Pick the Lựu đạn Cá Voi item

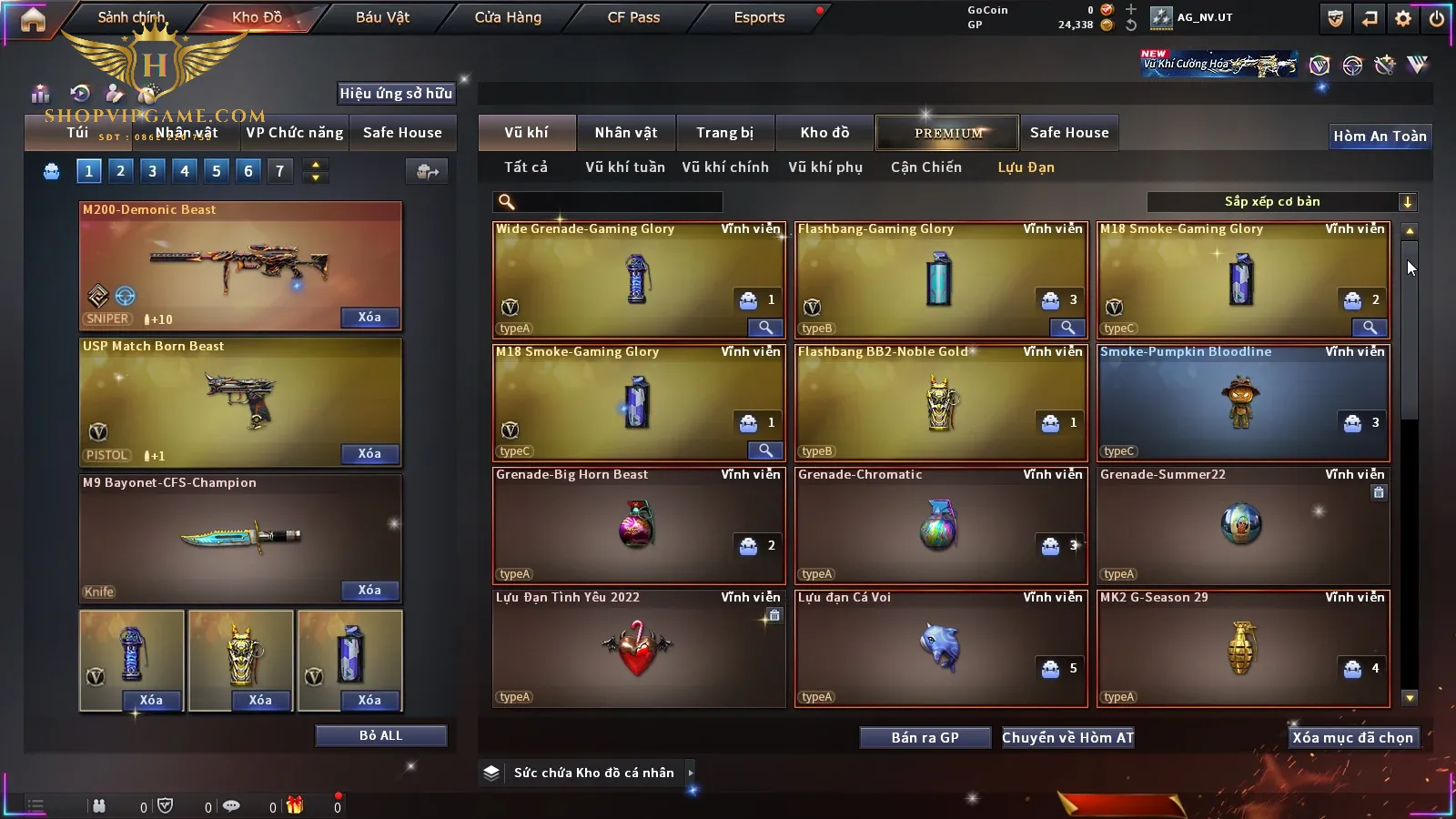pos(940,648)
